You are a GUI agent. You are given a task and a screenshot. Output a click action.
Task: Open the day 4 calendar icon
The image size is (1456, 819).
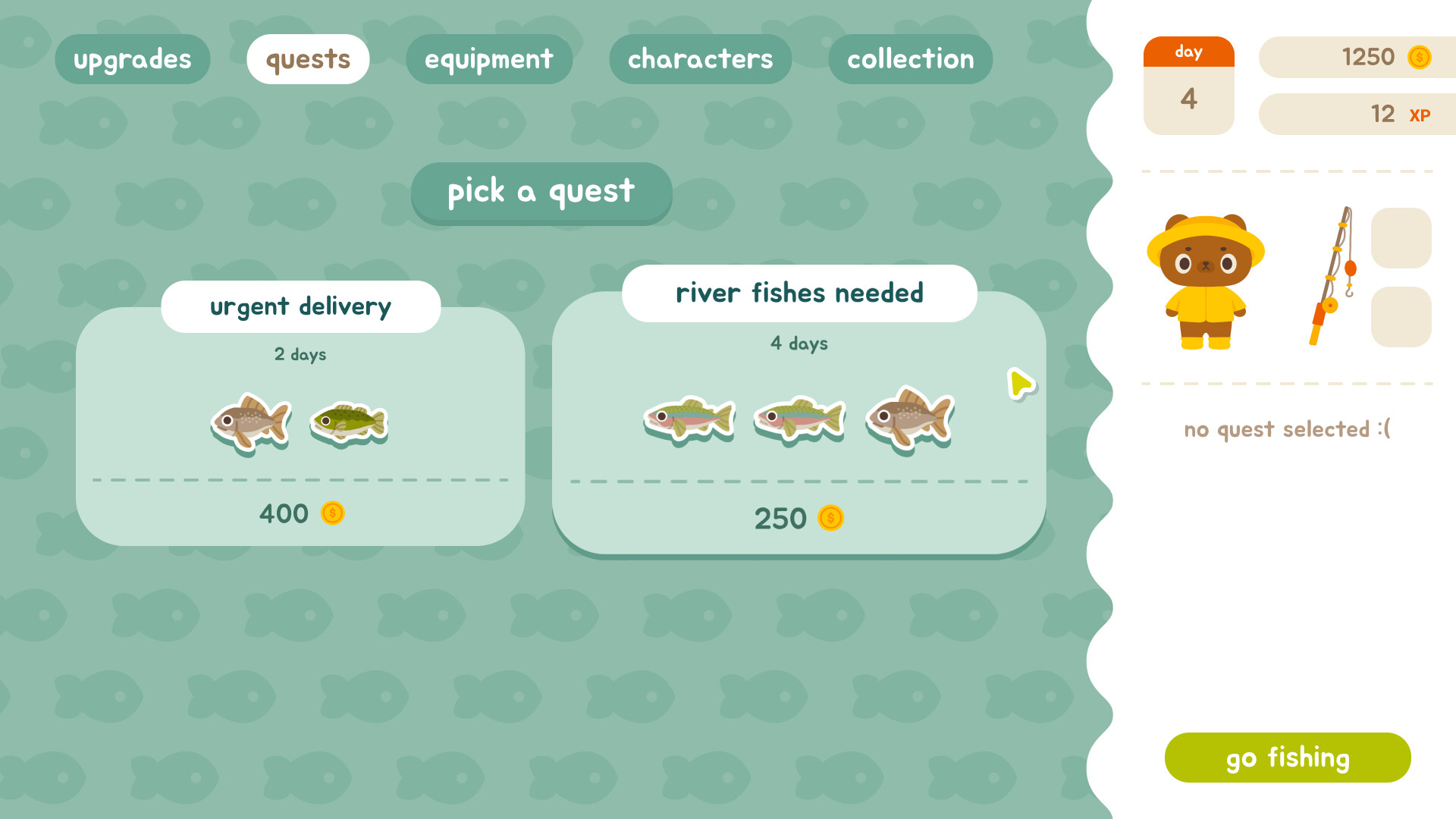tap(1188, 86)
